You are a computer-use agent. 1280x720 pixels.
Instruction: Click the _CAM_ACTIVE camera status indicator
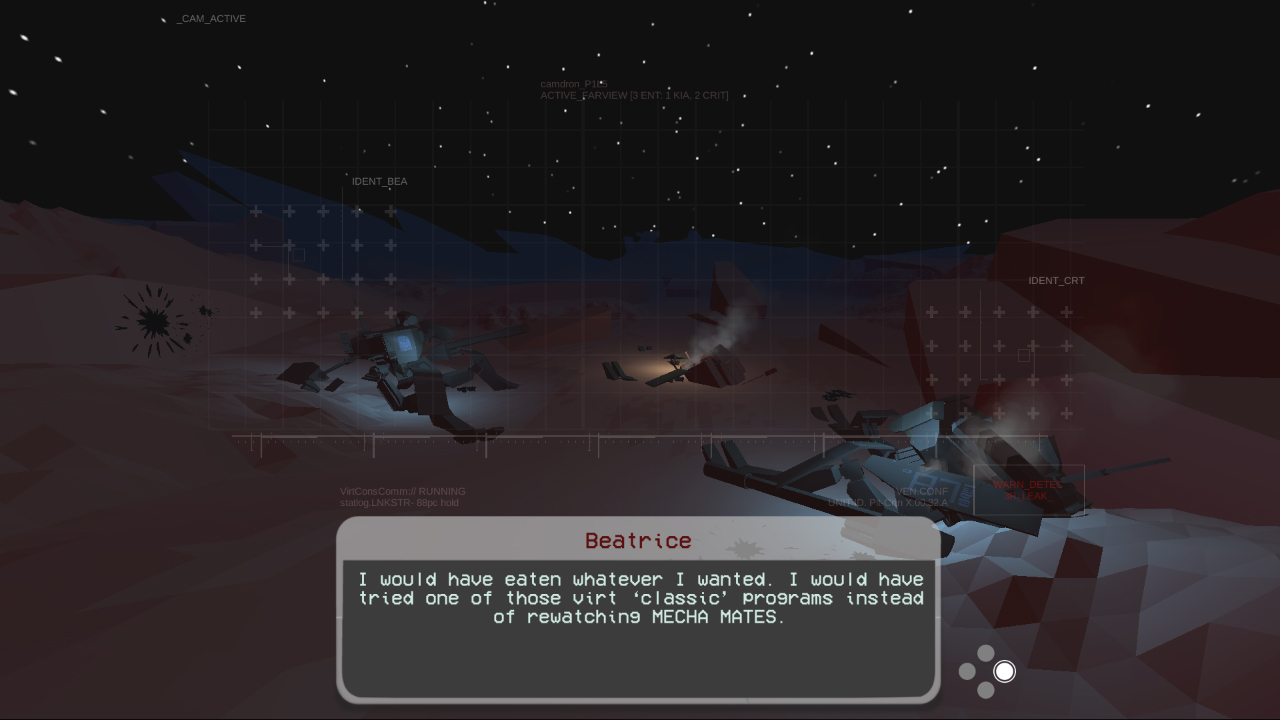coord(211,18)
